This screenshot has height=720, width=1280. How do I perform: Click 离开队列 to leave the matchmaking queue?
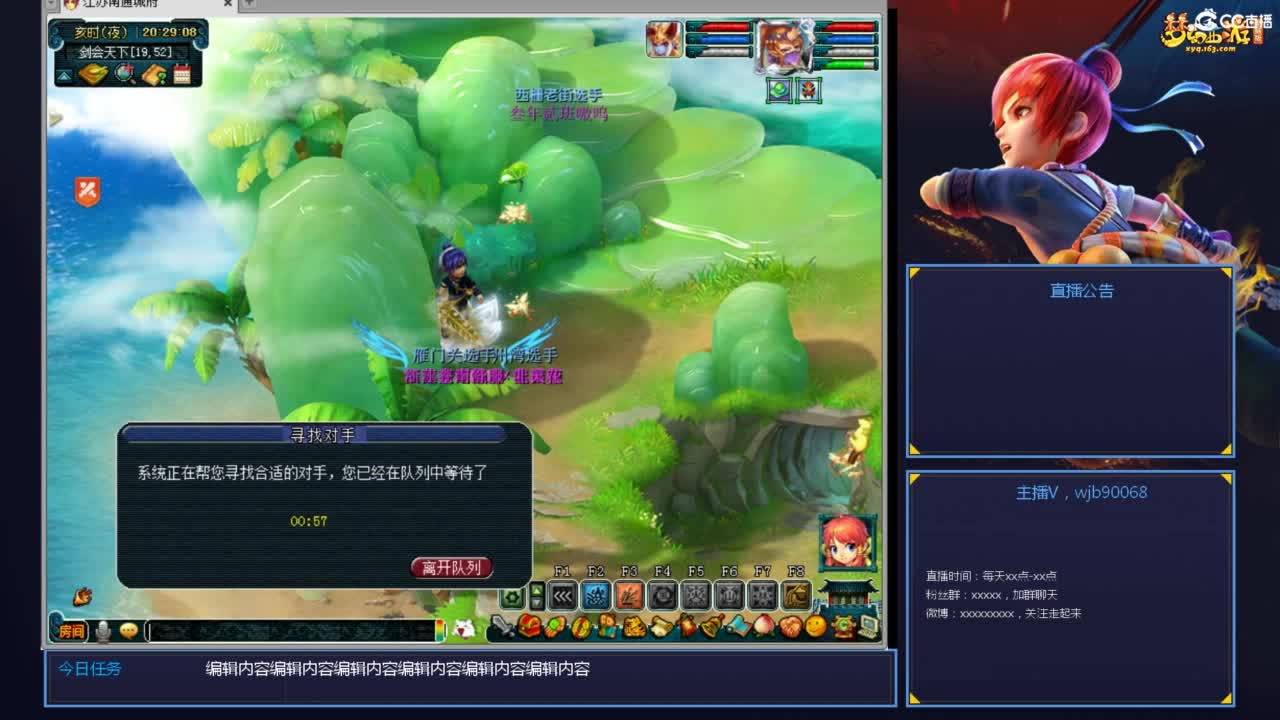450,565
